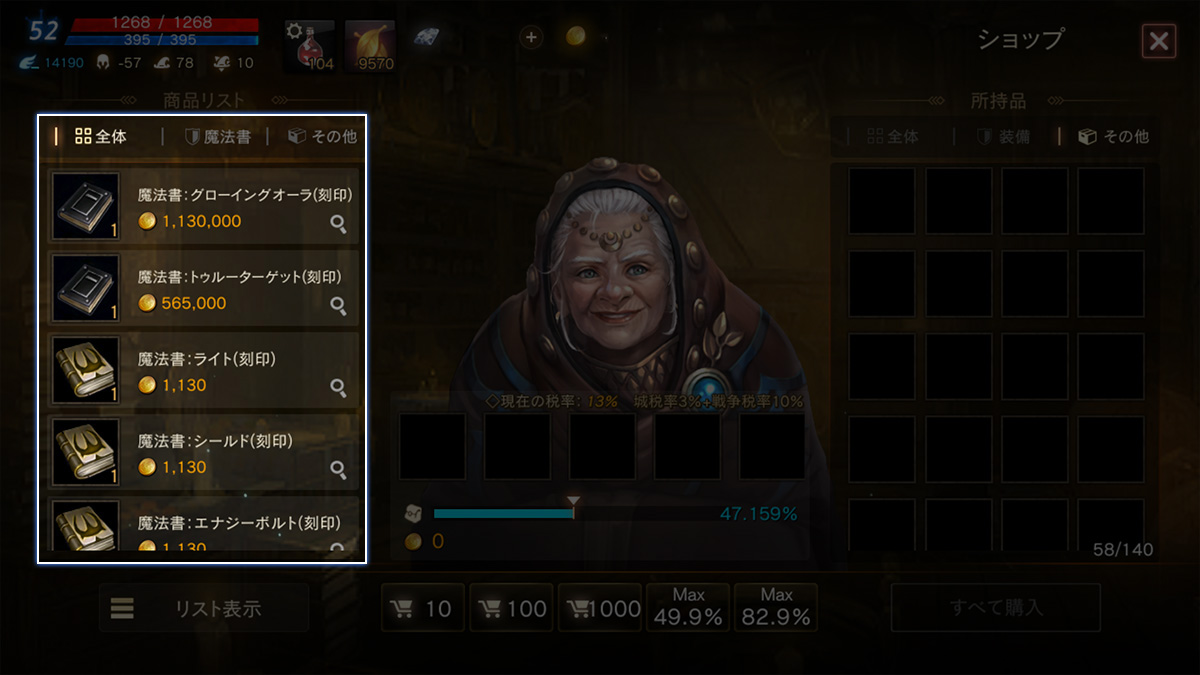Select the 全体 tab in product list
This screenshot has height=675, width=1200.
(x=101, y=137)
